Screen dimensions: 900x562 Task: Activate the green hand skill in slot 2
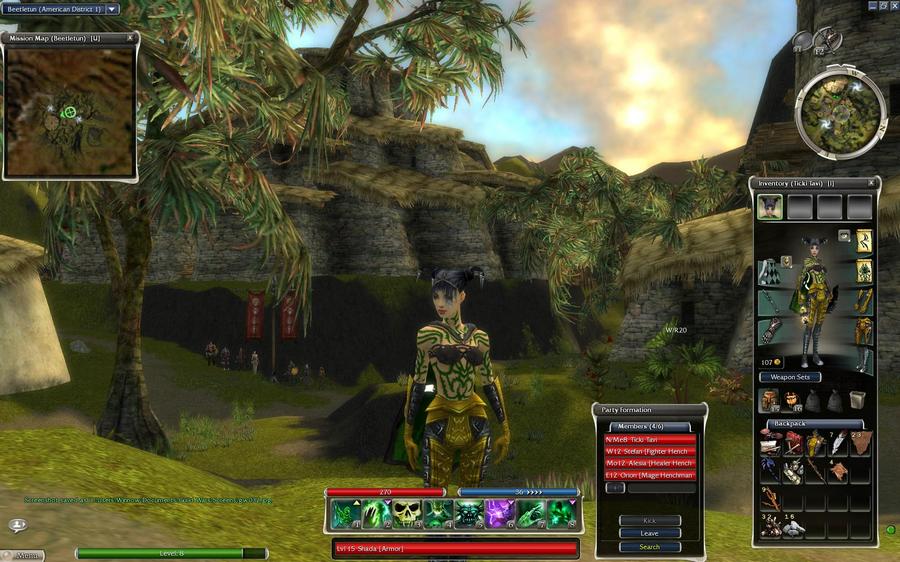(x=377, y=513)
